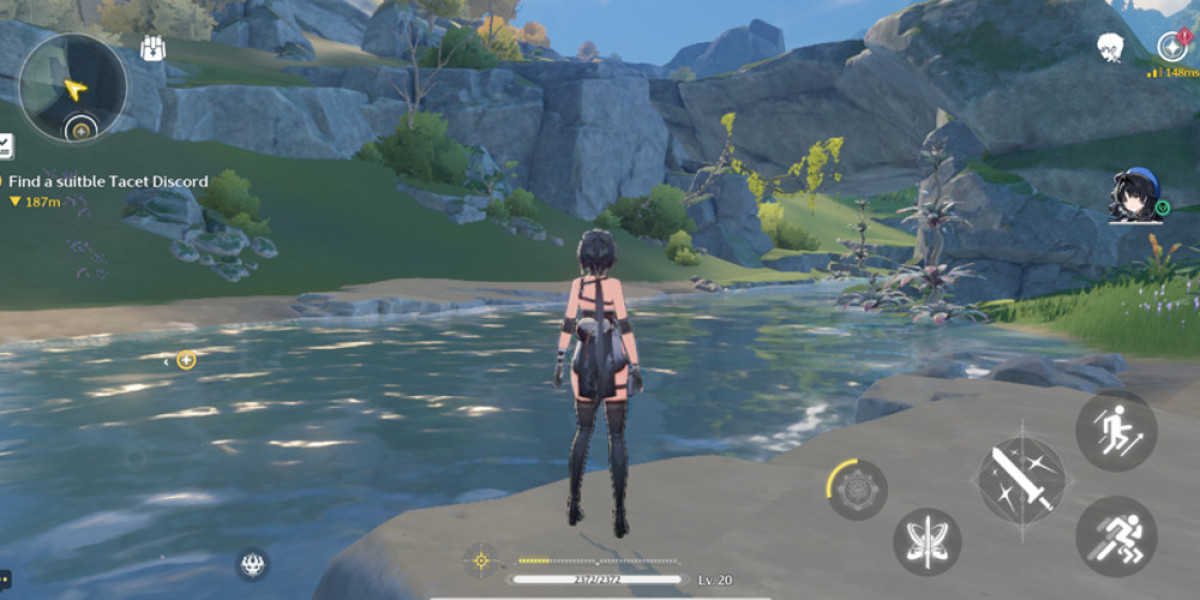
Task: Tap the sprint dash button
Action: [x=1116, y=536]
